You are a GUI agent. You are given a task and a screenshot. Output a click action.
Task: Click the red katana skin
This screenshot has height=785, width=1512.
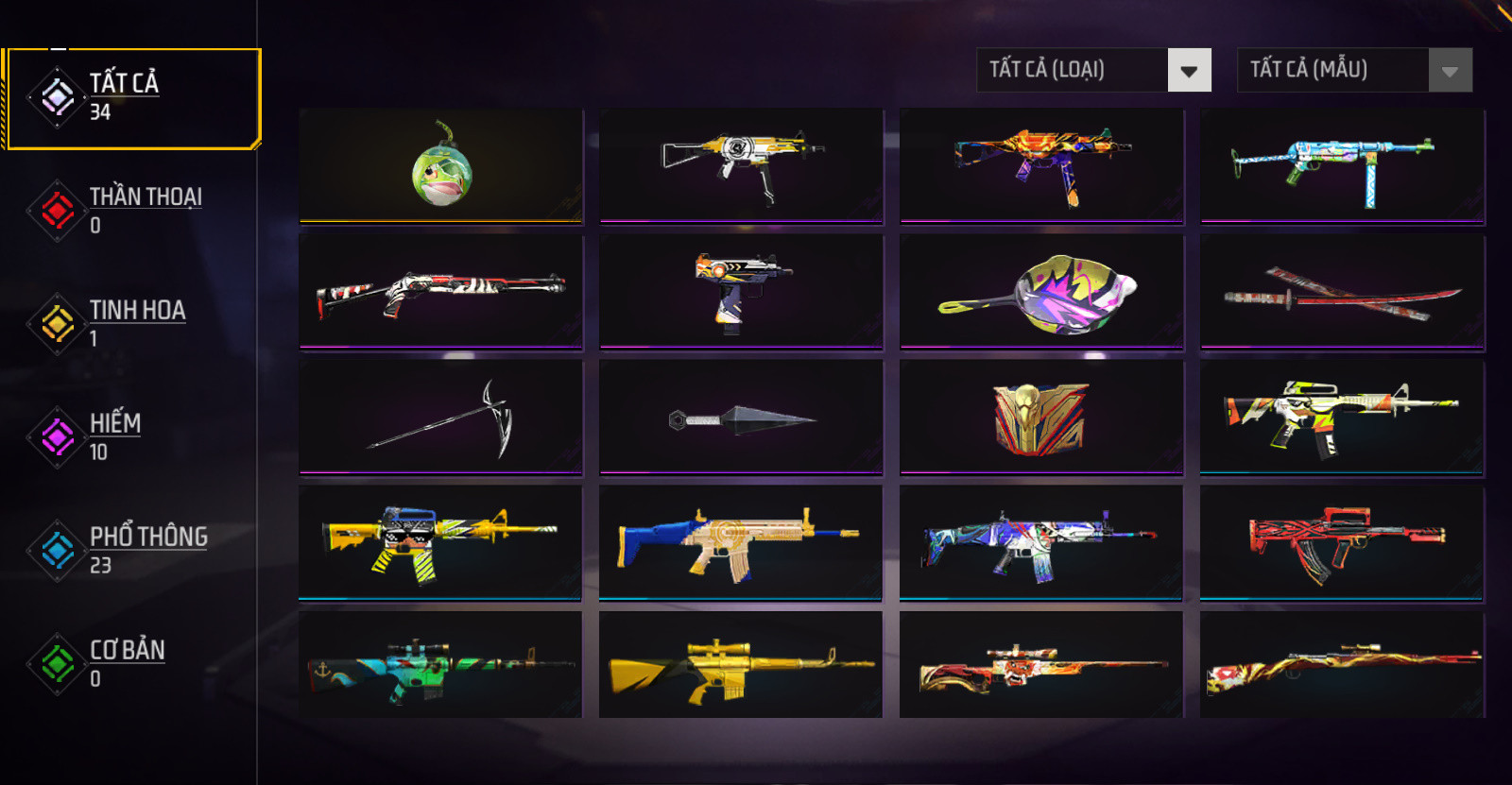[1342, 292]
